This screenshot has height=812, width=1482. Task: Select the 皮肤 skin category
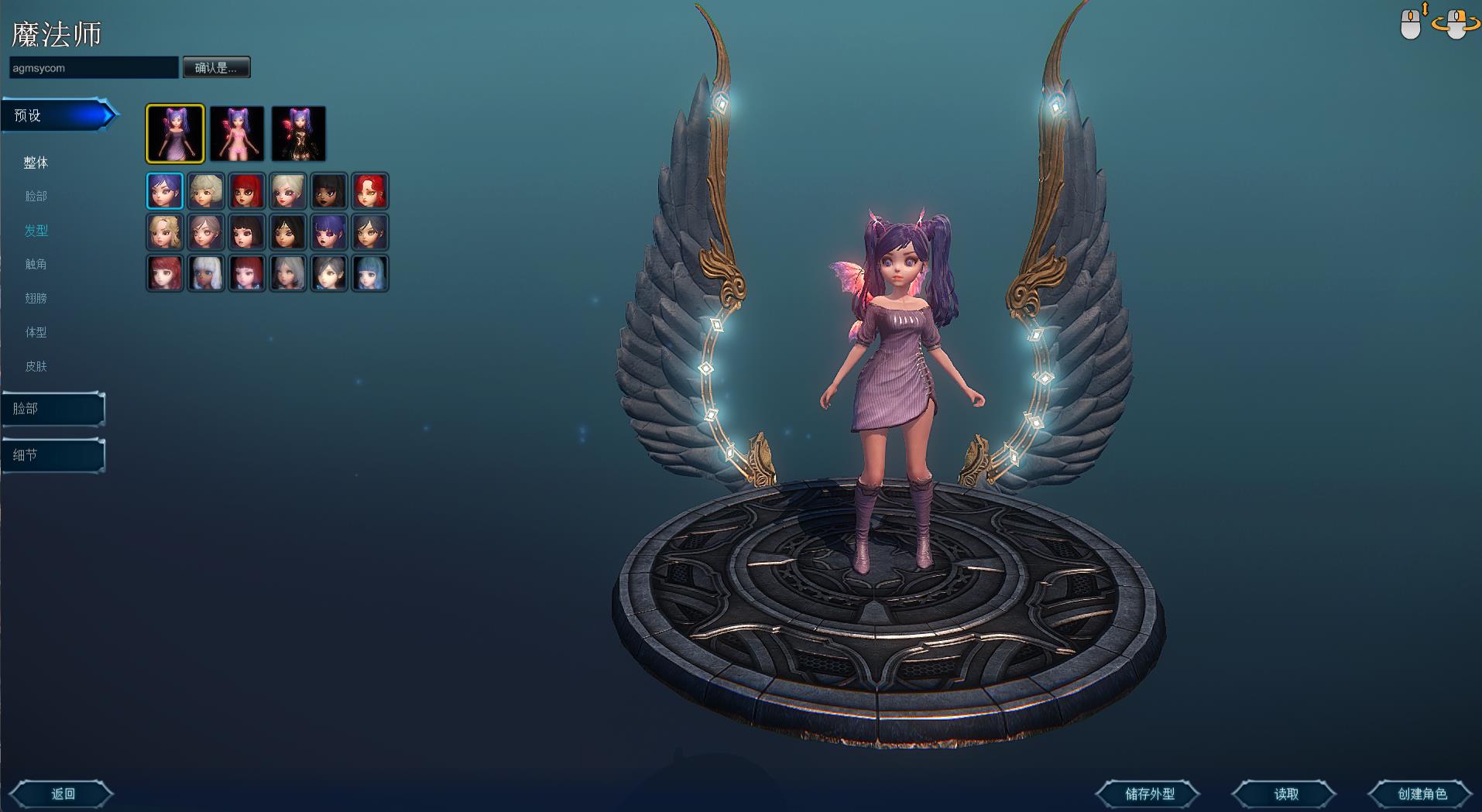coord(36,366)
